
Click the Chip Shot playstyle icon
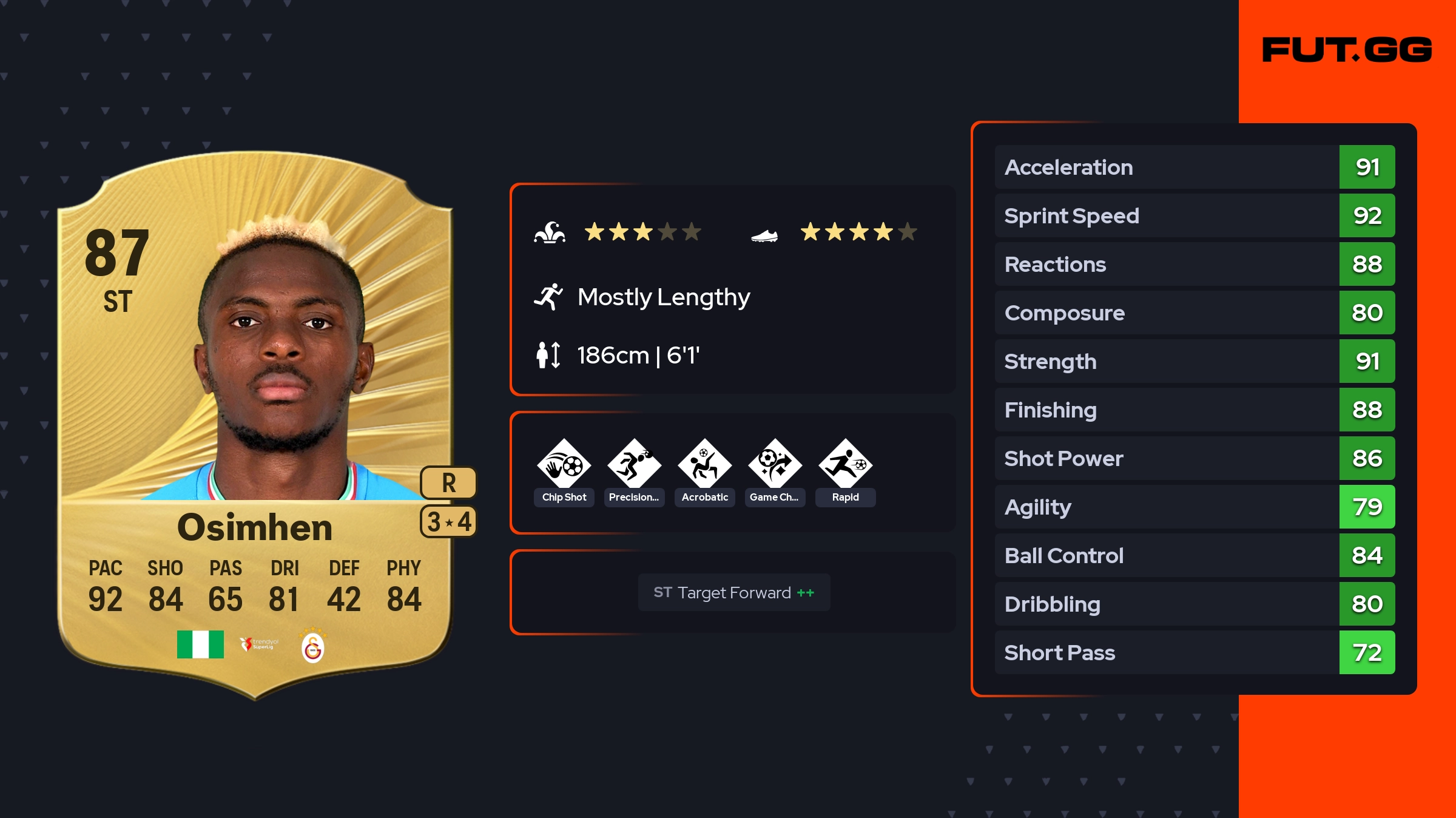click(x=564, y=465)
